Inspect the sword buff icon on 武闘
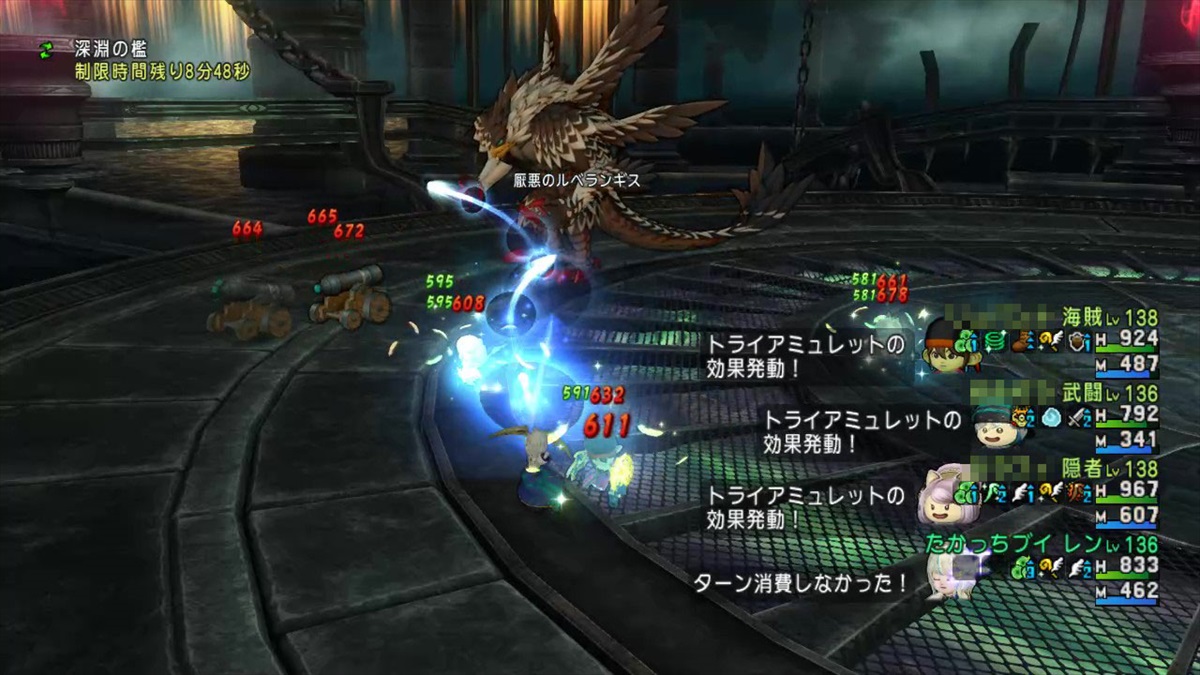Viewport: 1200px width, 675px height. tap(1077, 418)
